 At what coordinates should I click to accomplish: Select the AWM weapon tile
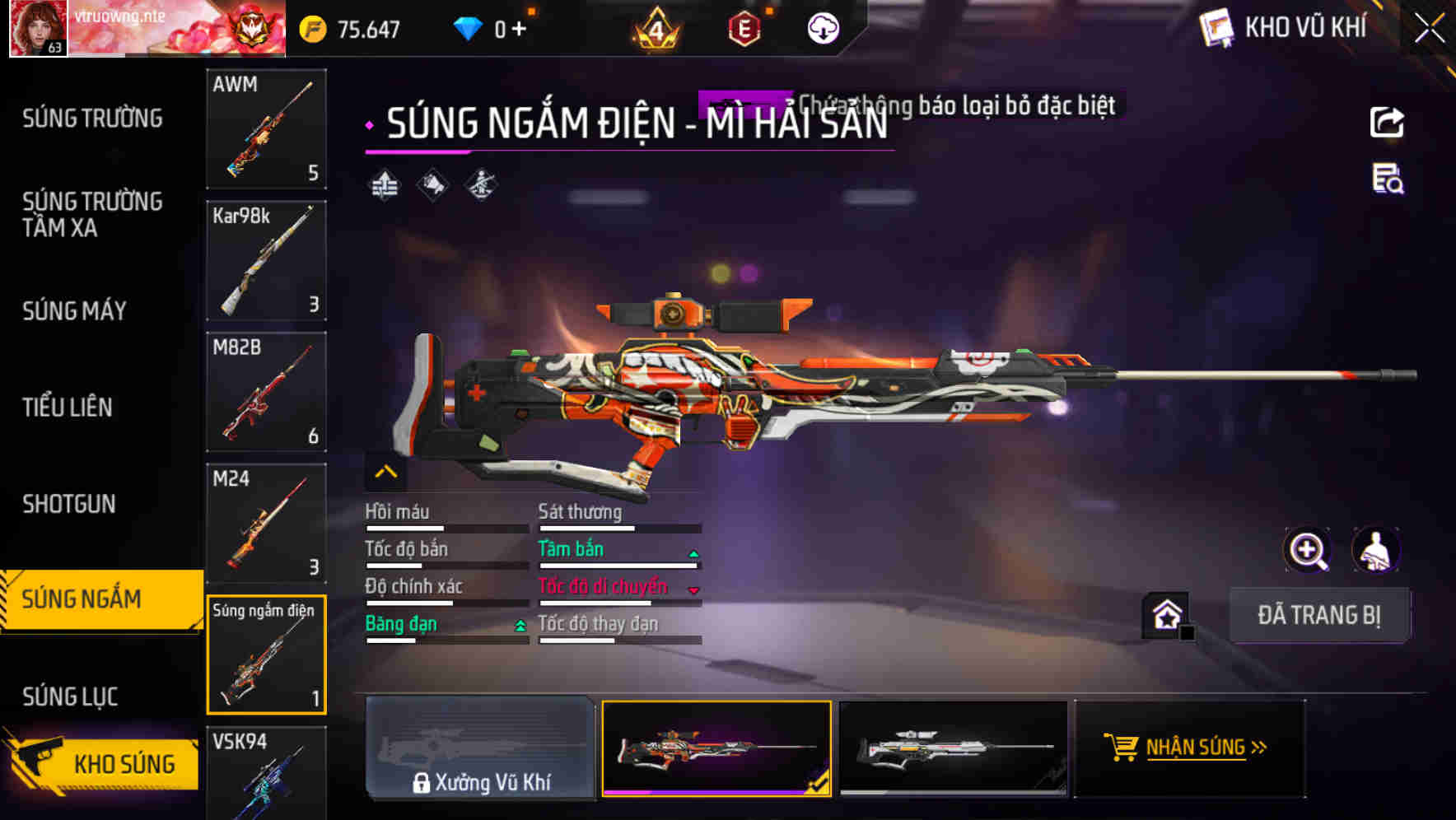[266, 129]
